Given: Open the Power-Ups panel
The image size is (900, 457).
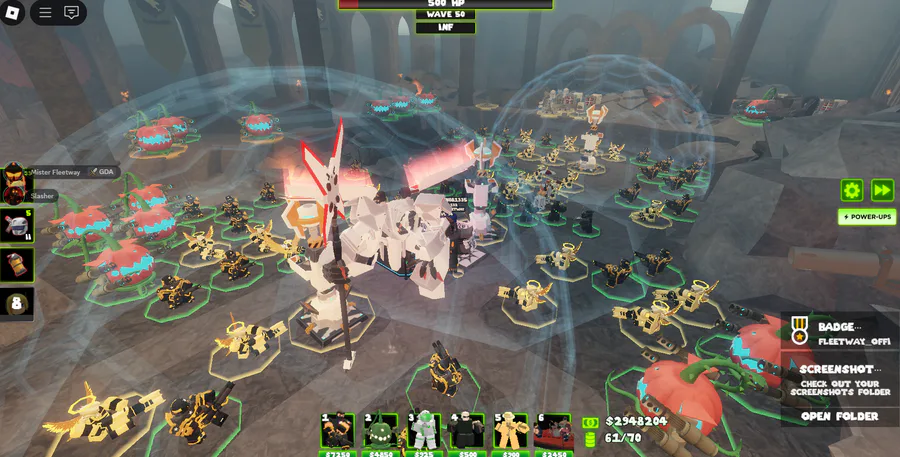Looking at the screenshot, I should coord(866,216).
